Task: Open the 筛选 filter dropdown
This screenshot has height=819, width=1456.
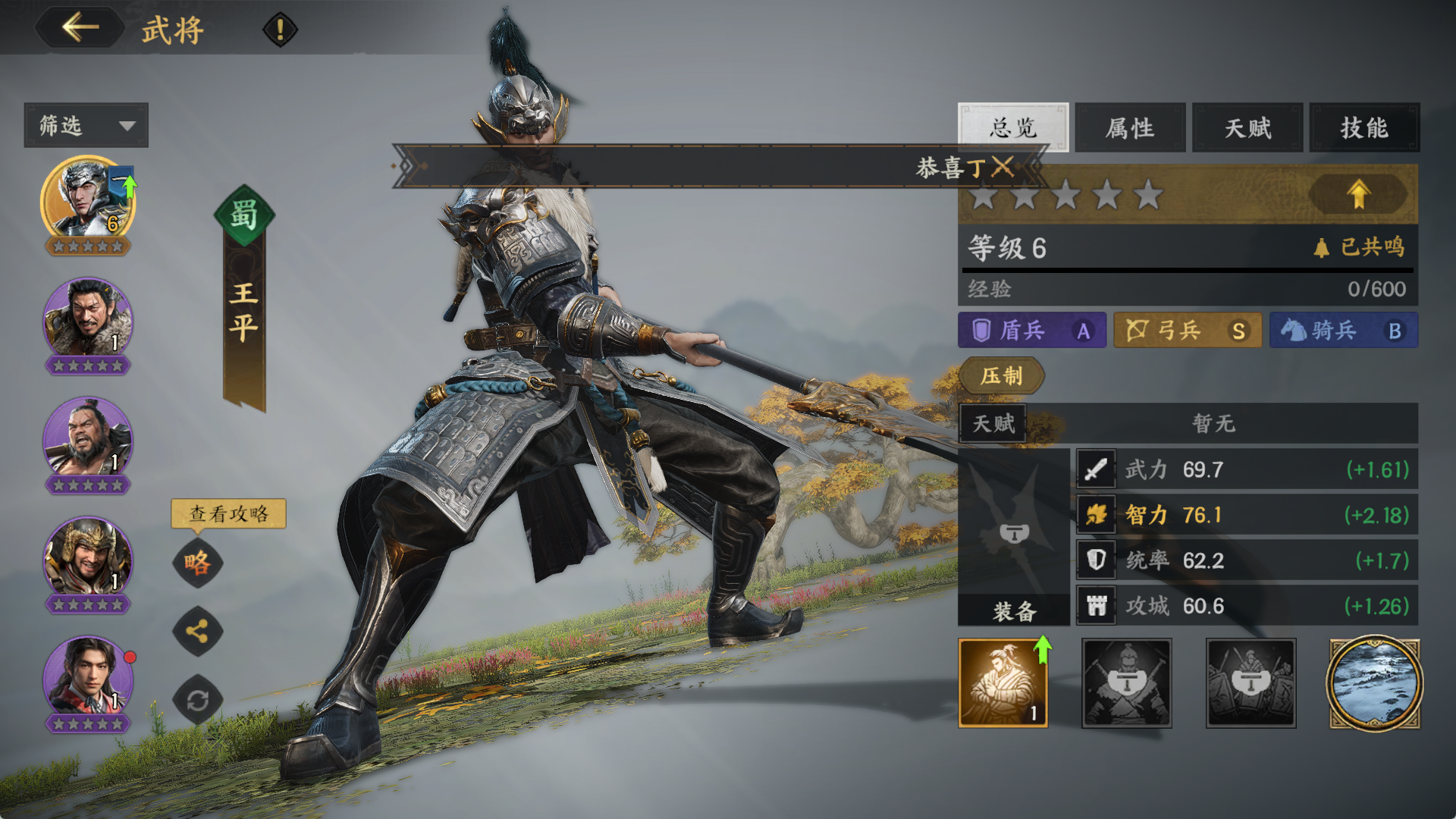Action: point(86,125)
